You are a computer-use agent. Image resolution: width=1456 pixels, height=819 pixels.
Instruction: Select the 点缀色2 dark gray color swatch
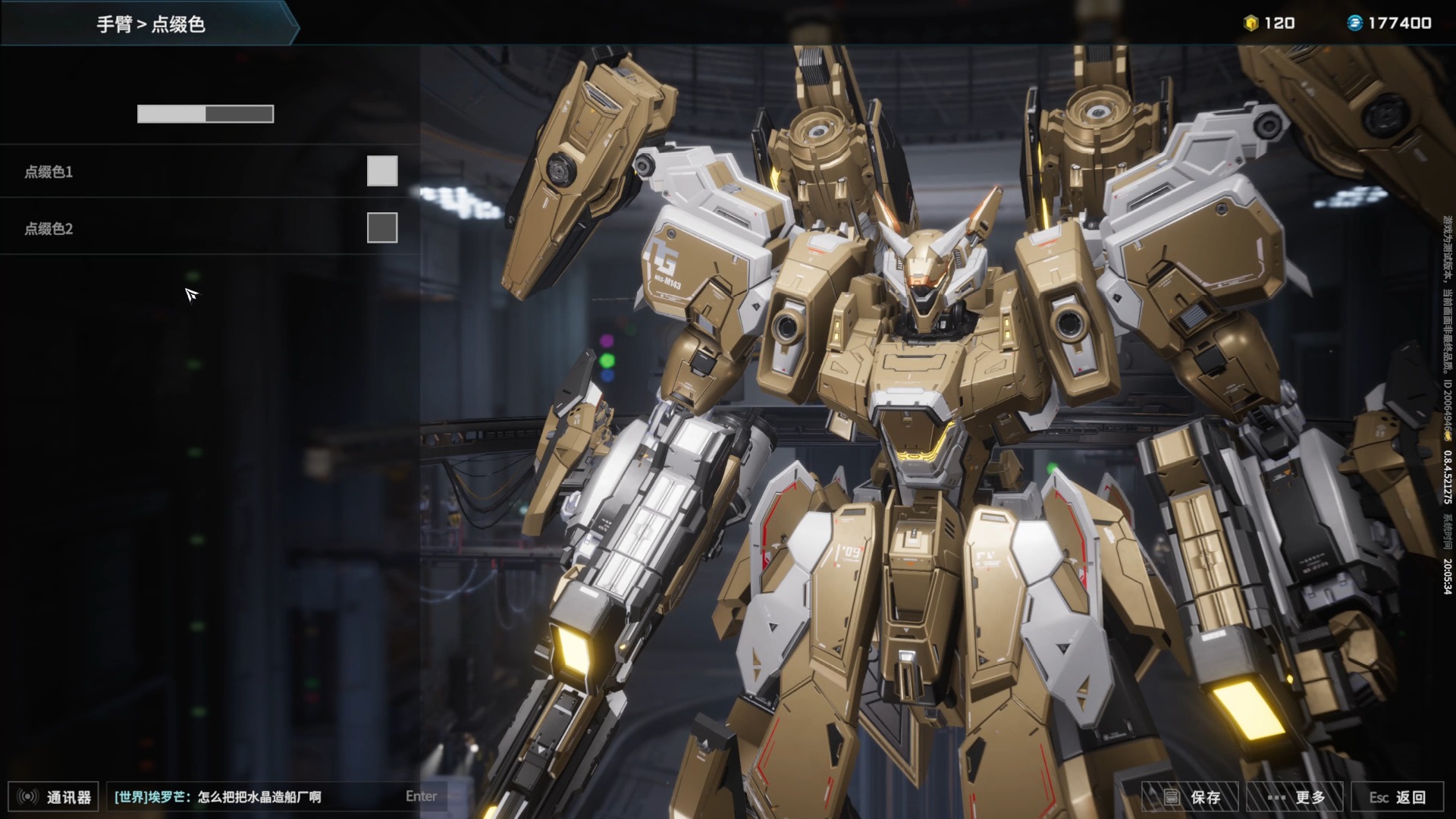coord(382,227)
